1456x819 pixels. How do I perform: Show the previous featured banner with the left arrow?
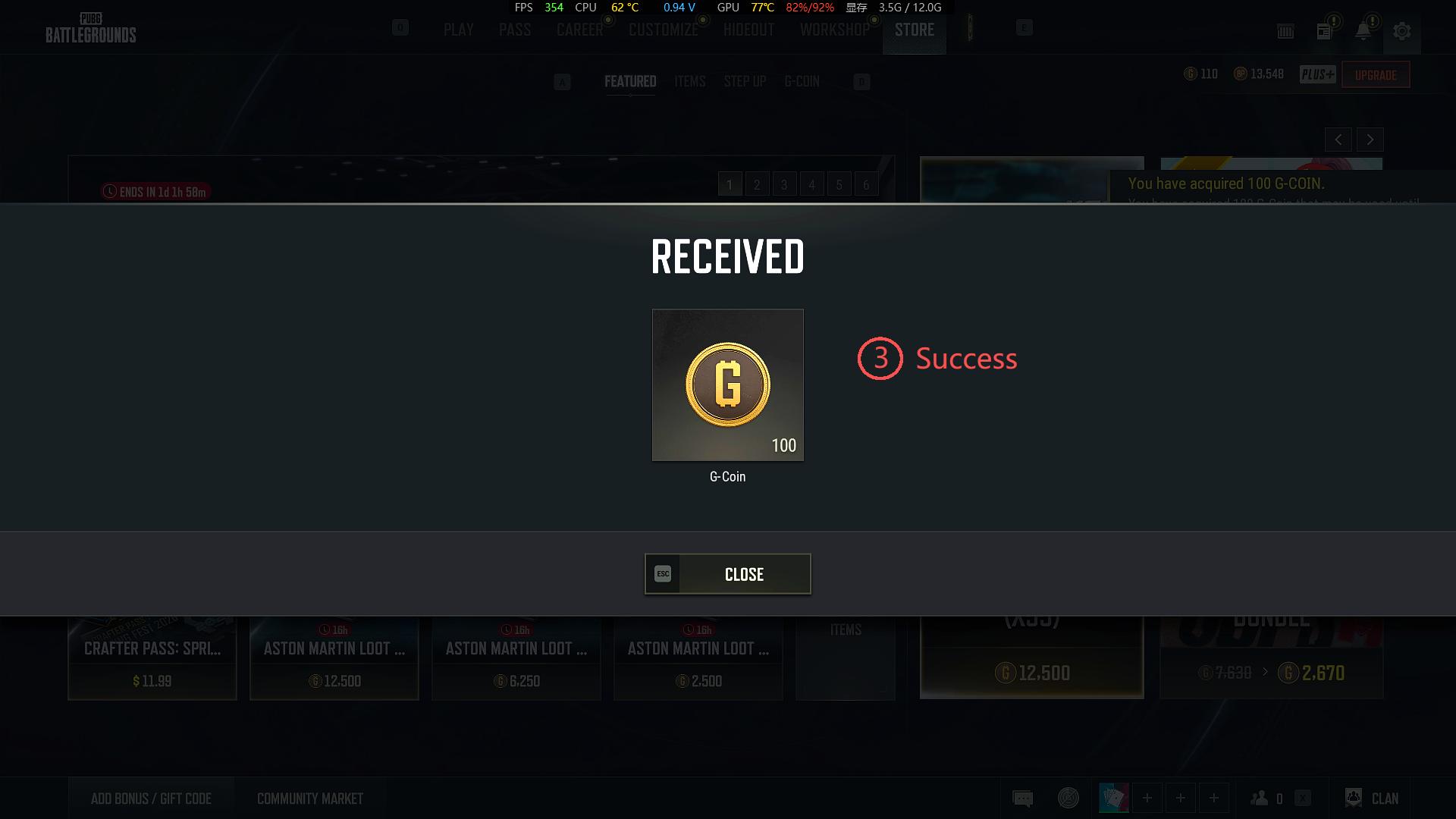click(1338, 140)
